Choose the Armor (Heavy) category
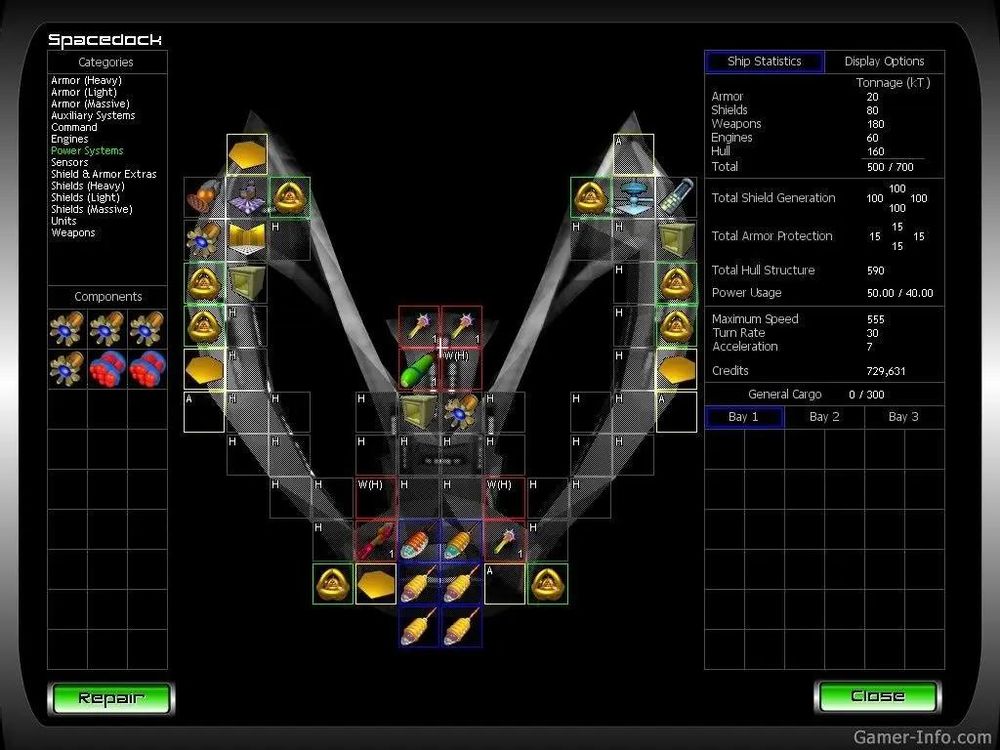 point(86,81)
